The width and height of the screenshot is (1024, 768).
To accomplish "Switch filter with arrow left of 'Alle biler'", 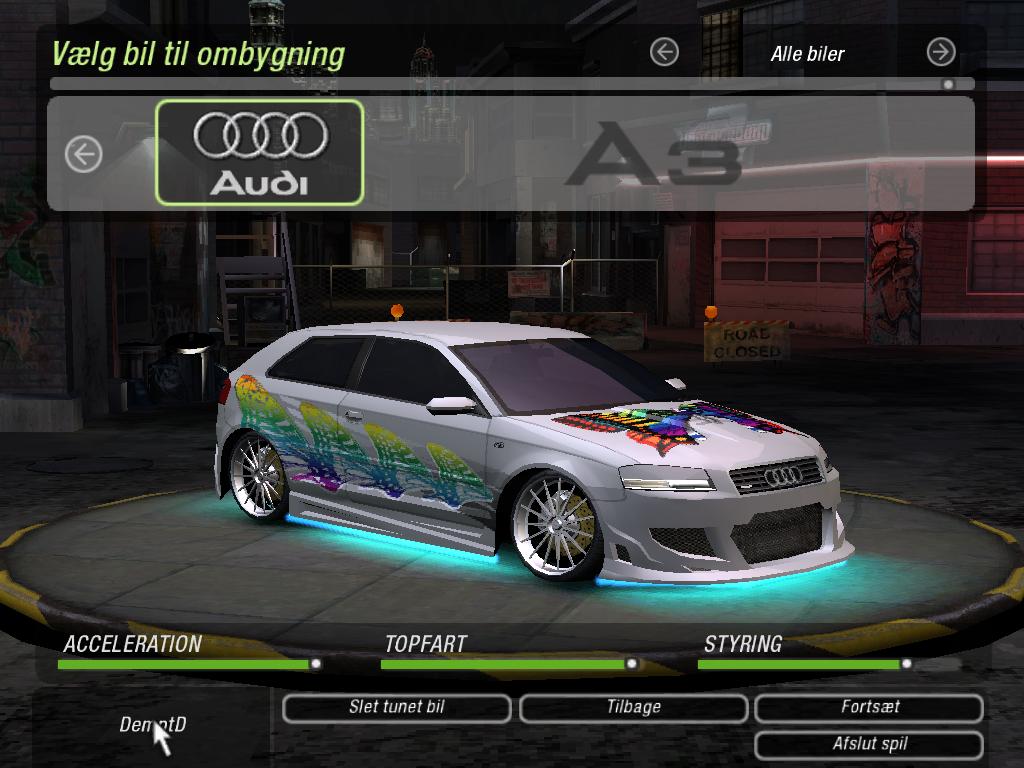I will click(664, 52).
